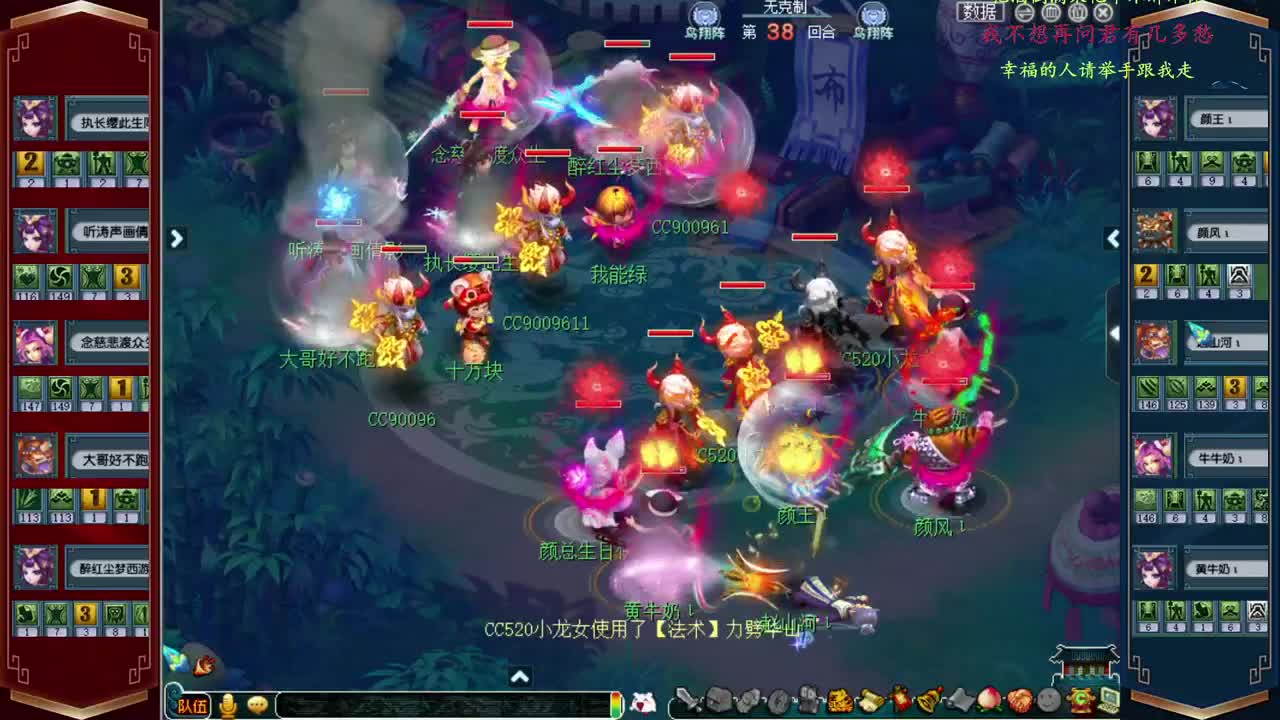Click the swap arrows button next to 数据
The width and height of the screenshot is (1280, 720).
[1026, 11]
